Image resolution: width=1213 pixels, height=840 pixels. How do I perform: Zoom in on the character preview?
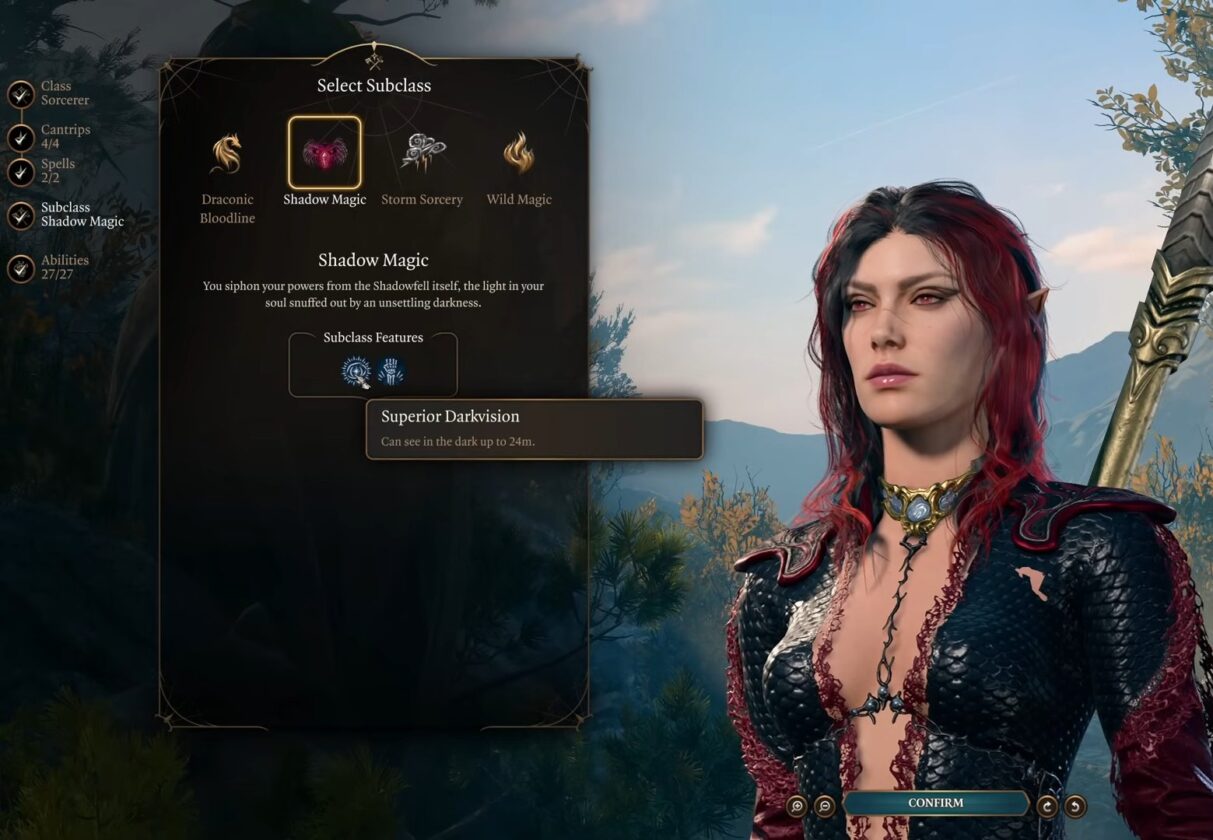point(797,805)
